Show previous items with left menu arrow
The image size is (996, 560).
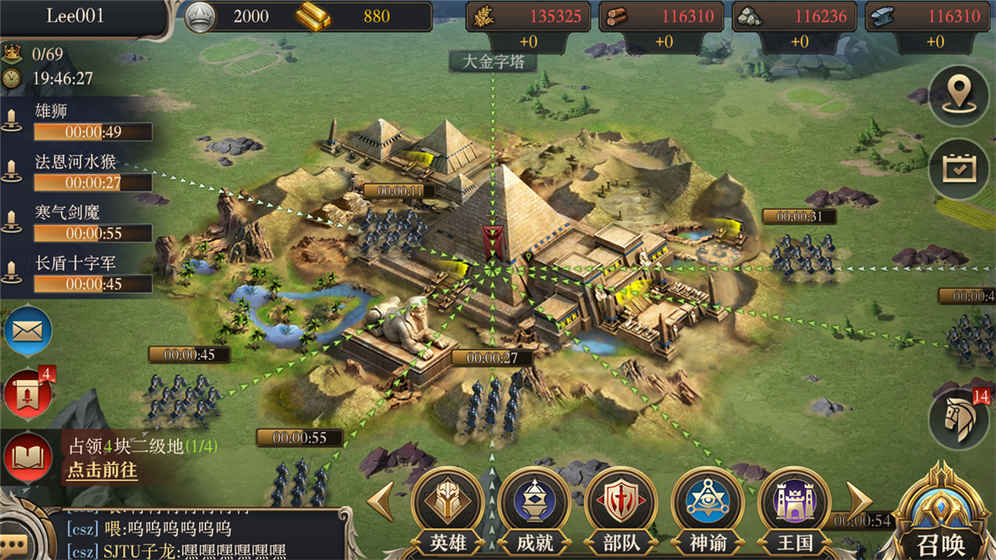[381, 502]
